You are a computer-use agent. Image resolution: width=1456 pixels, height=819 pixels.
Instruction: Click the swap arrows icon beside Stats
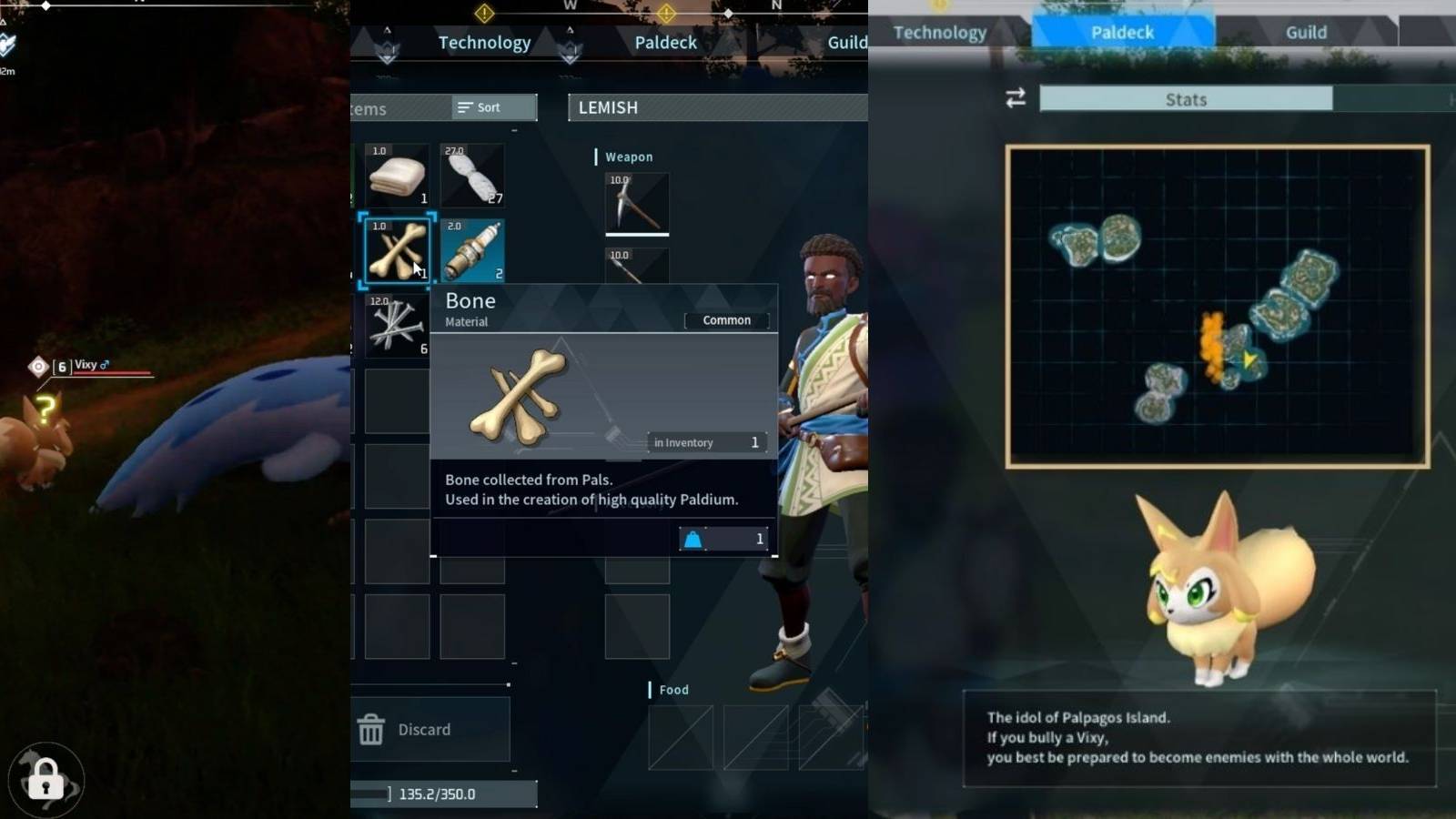(1016, 99)
